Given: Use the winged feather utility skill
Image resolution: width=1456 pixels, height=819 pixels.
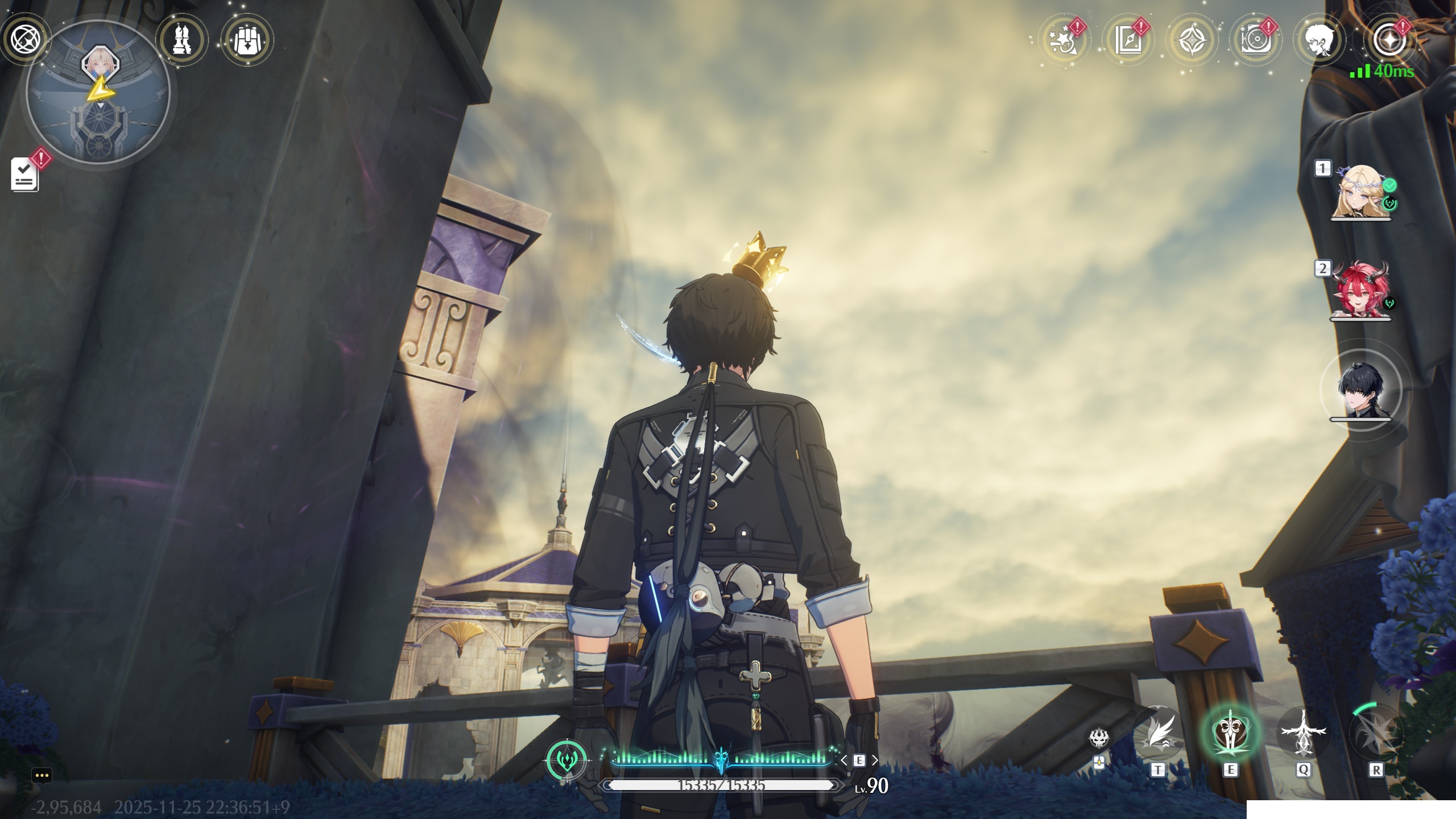Looking at the screenshot, I should (1158, 735).
